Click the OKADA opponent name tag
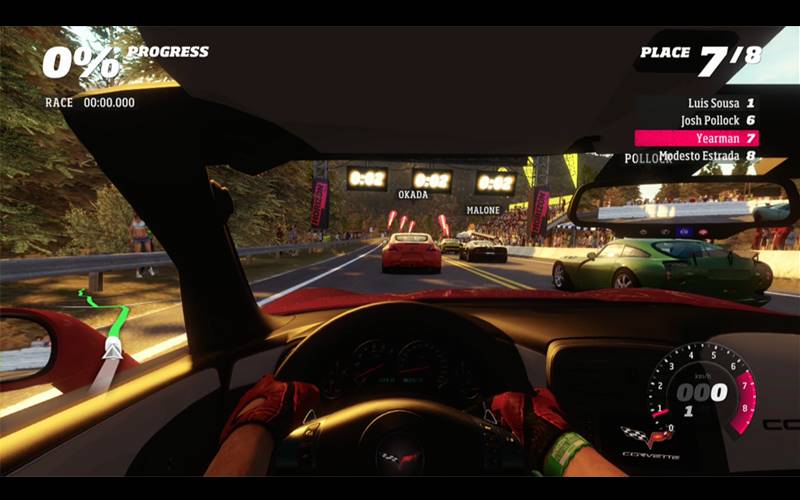The height and width of the screenshot is (500, 800). (413, 195)
